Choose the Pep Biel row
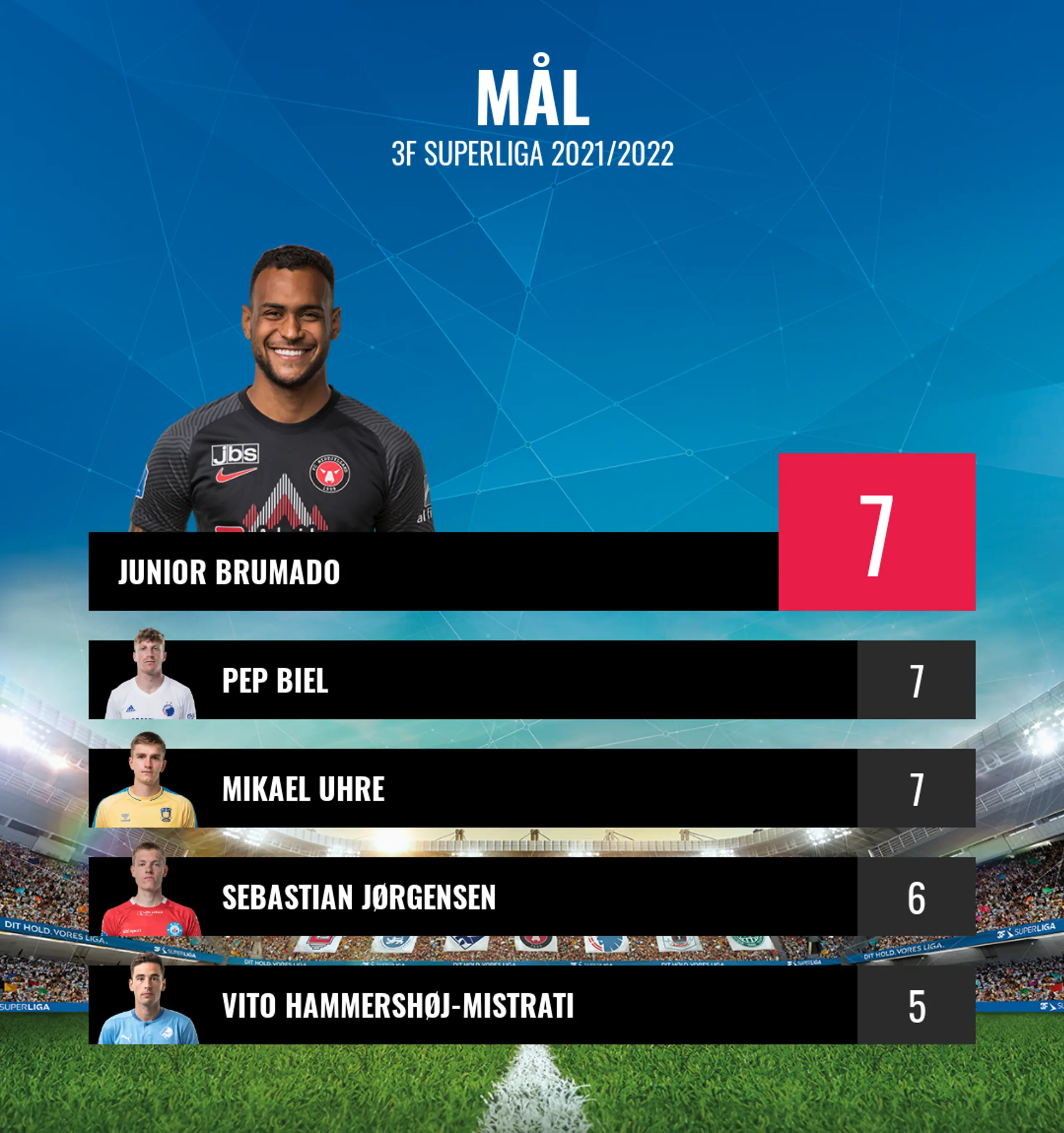The image size is (1064, 1133). point(473,680)
